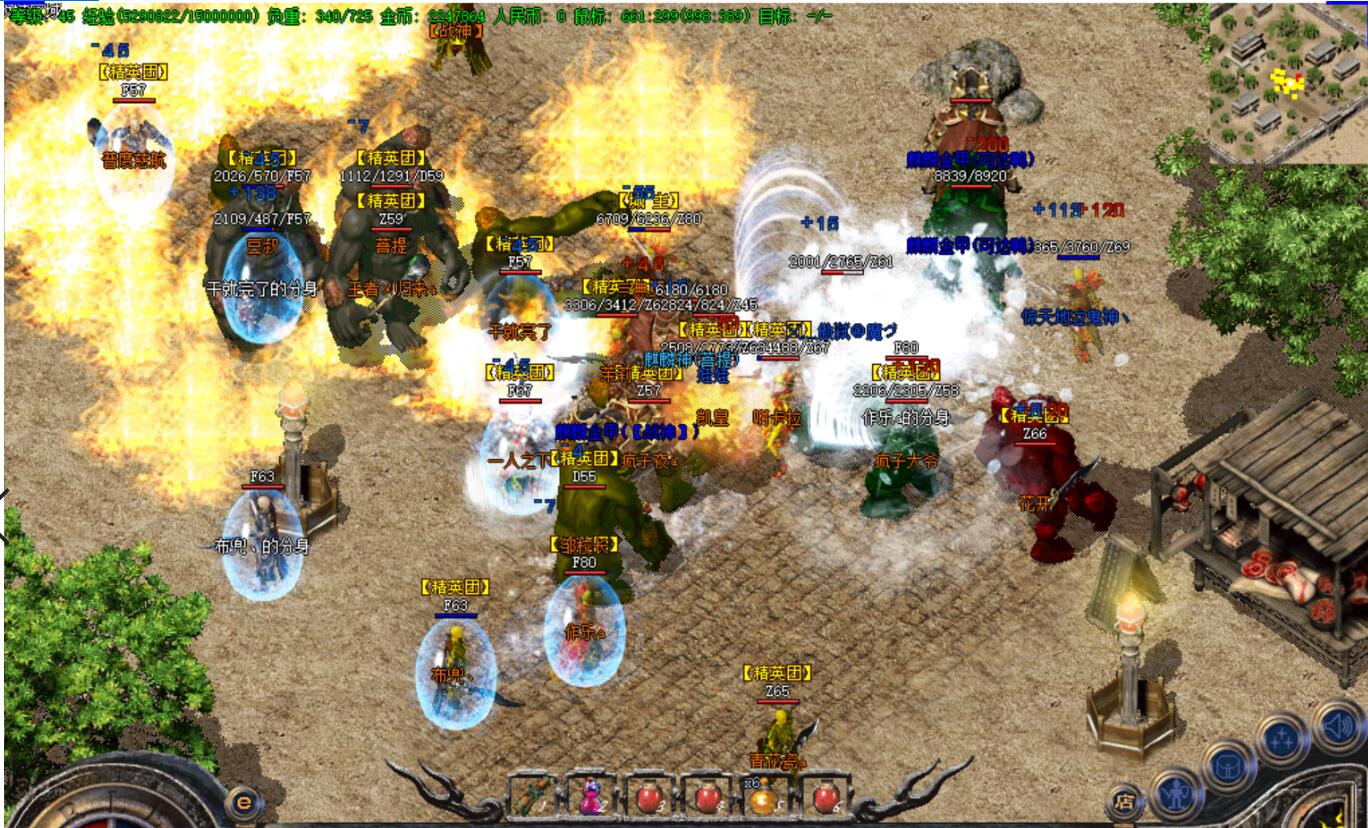Open the town minimap
This screenshot has width=1368, height=828.
[x=1285, y=82]
